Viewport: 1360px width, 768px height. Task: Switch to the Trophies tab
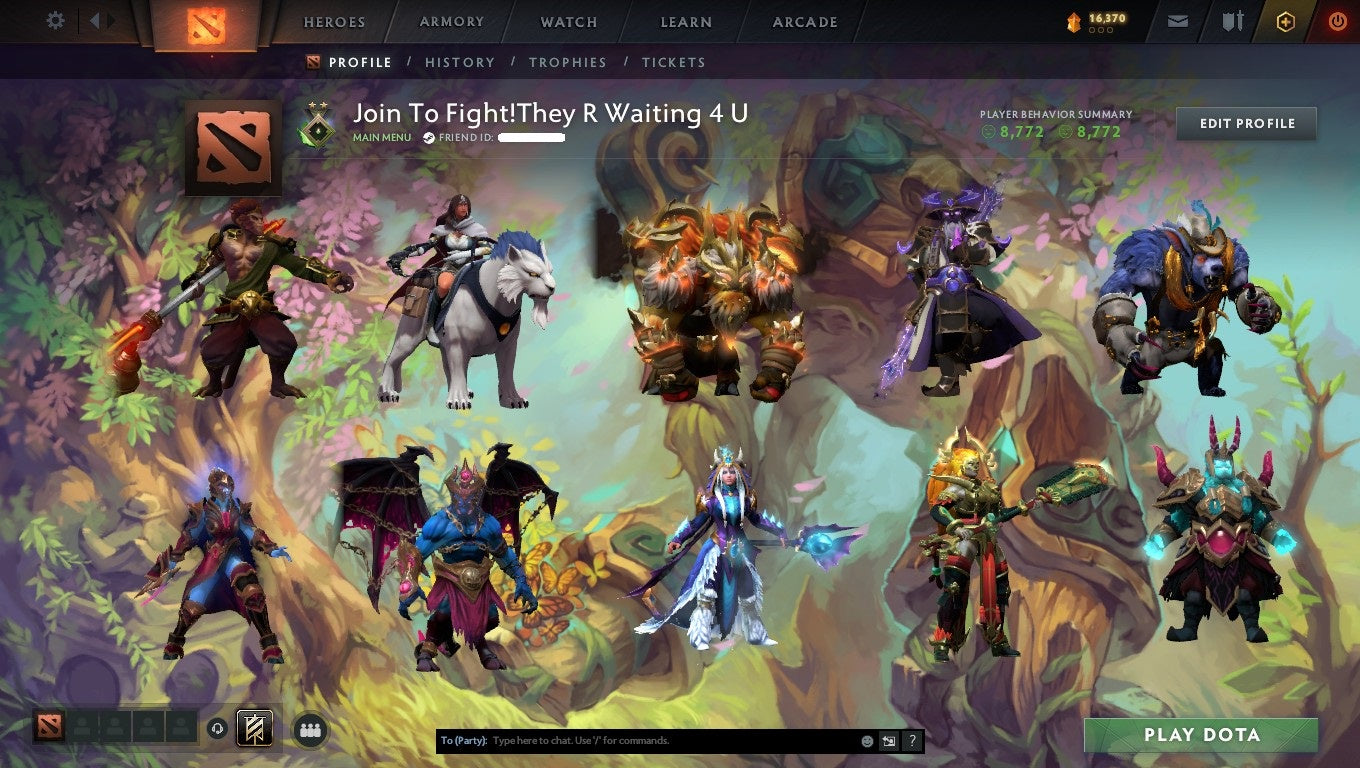point(569,62)
